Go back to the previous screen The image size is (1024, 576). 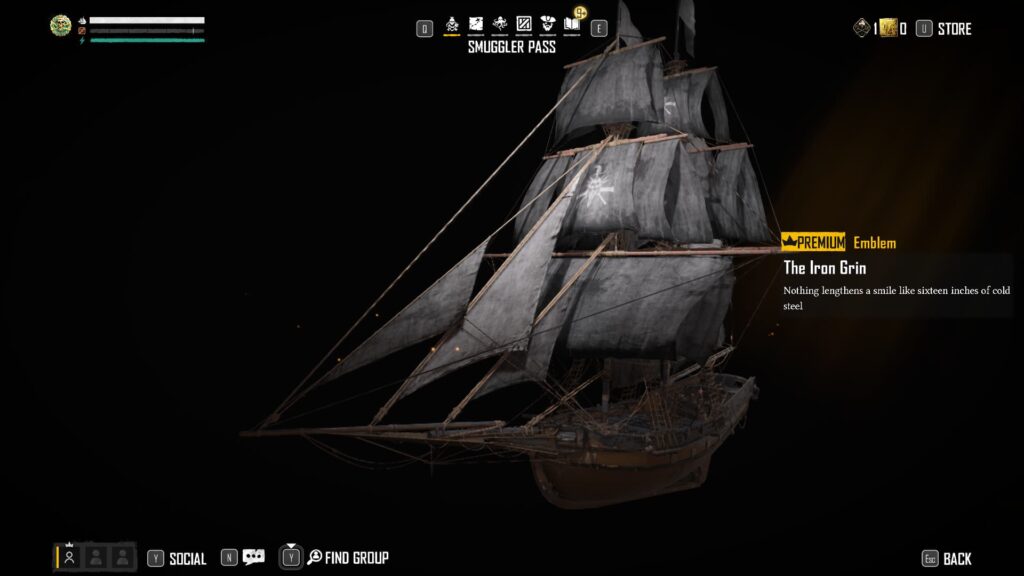[x=946, y=559]
